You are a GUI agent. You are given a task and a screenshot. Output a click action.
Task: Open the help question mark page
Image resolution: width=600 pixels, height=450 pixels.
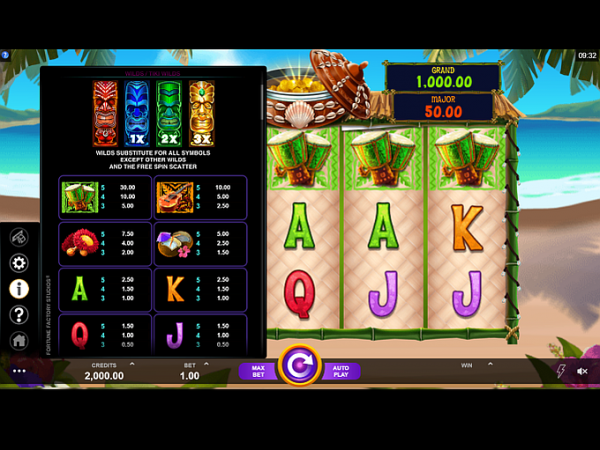point(19,315)
